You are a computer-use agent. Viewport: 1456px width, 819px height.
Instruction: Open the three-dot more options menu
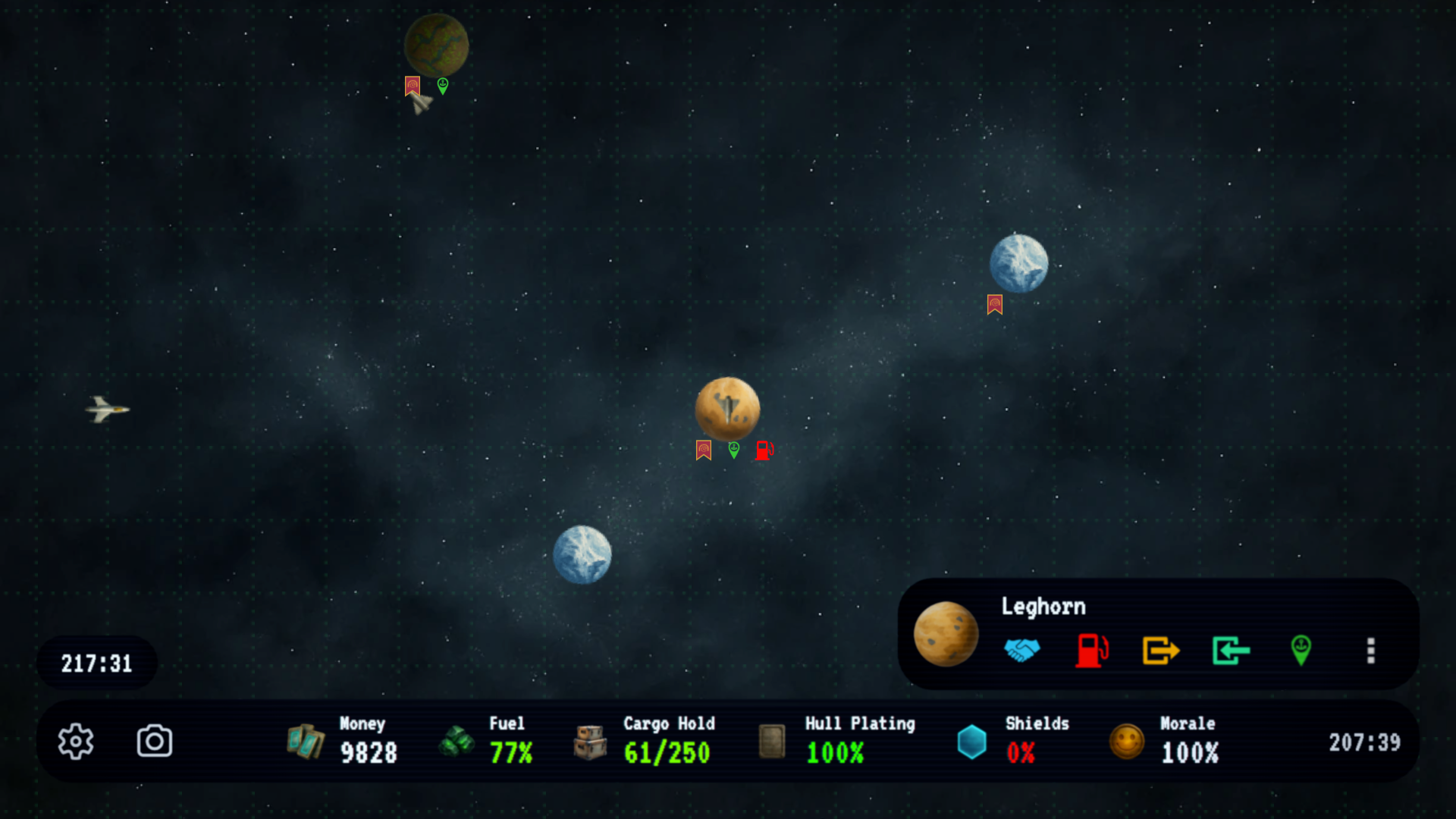1370,650
